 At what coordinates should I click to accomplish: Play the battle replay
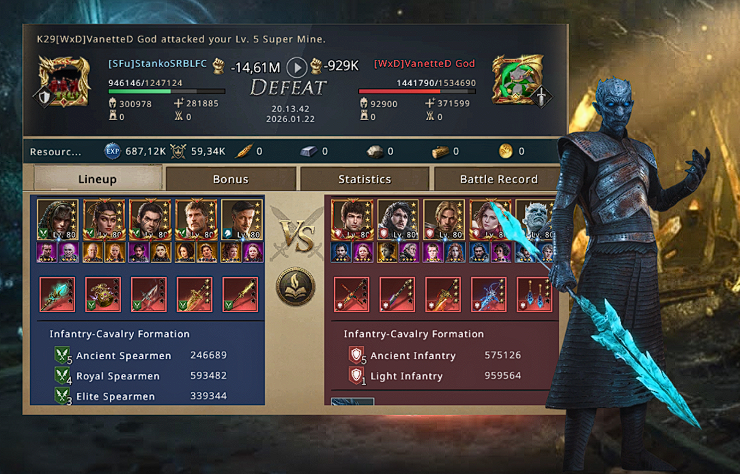point(296,67)
